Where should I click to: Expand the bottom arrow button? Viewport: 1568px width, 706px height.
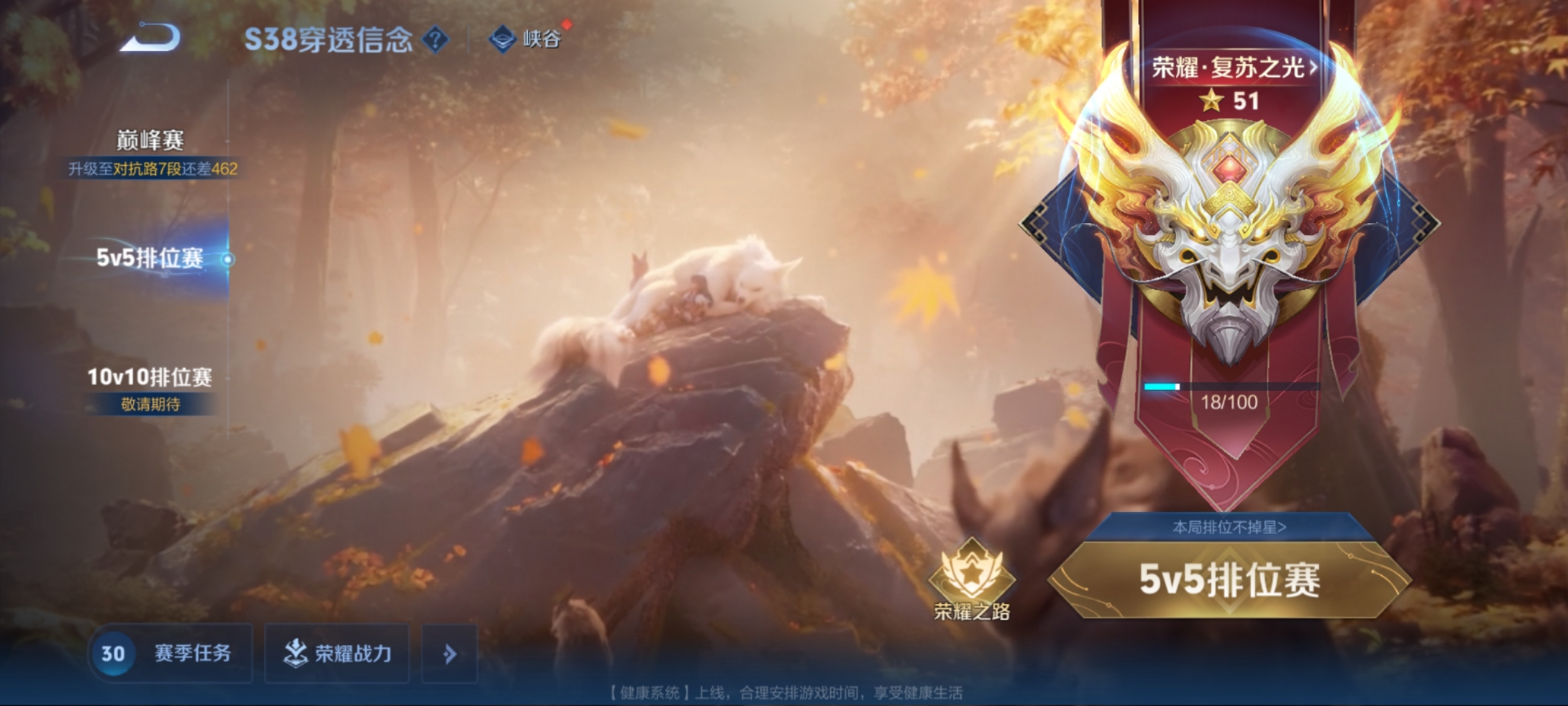click(x=449, y=653)
